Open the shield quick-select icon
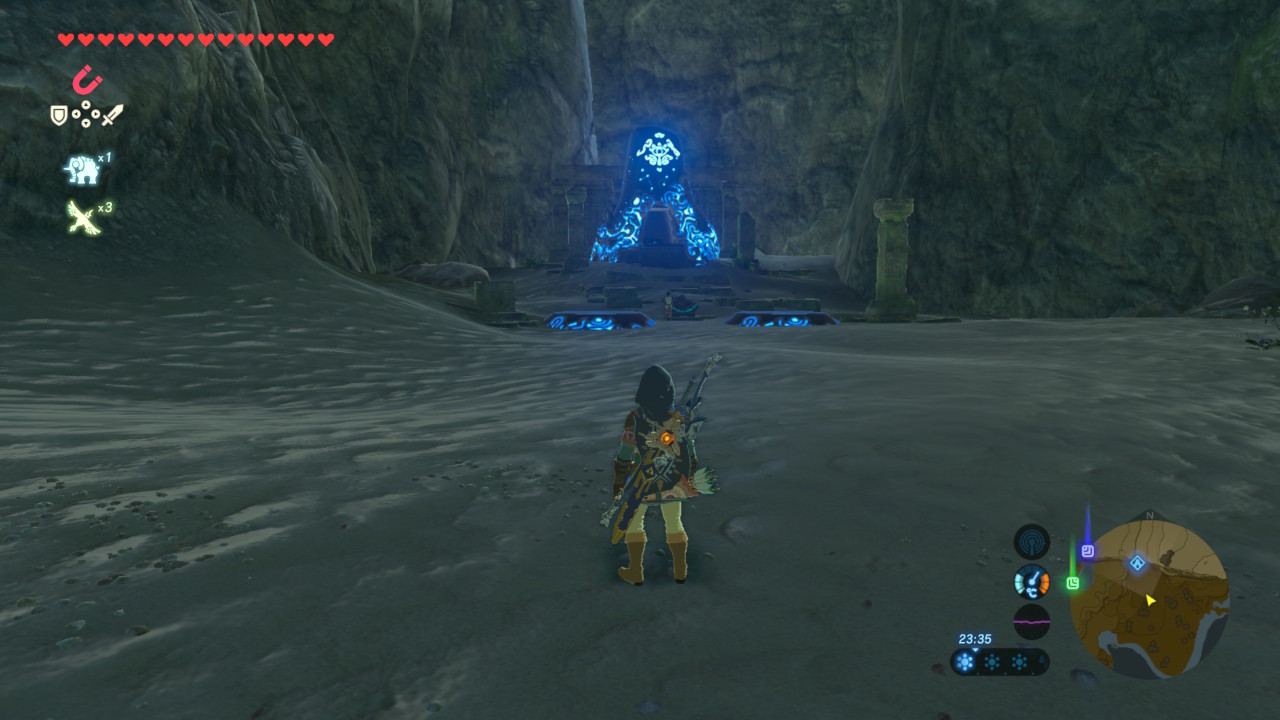 59,116
